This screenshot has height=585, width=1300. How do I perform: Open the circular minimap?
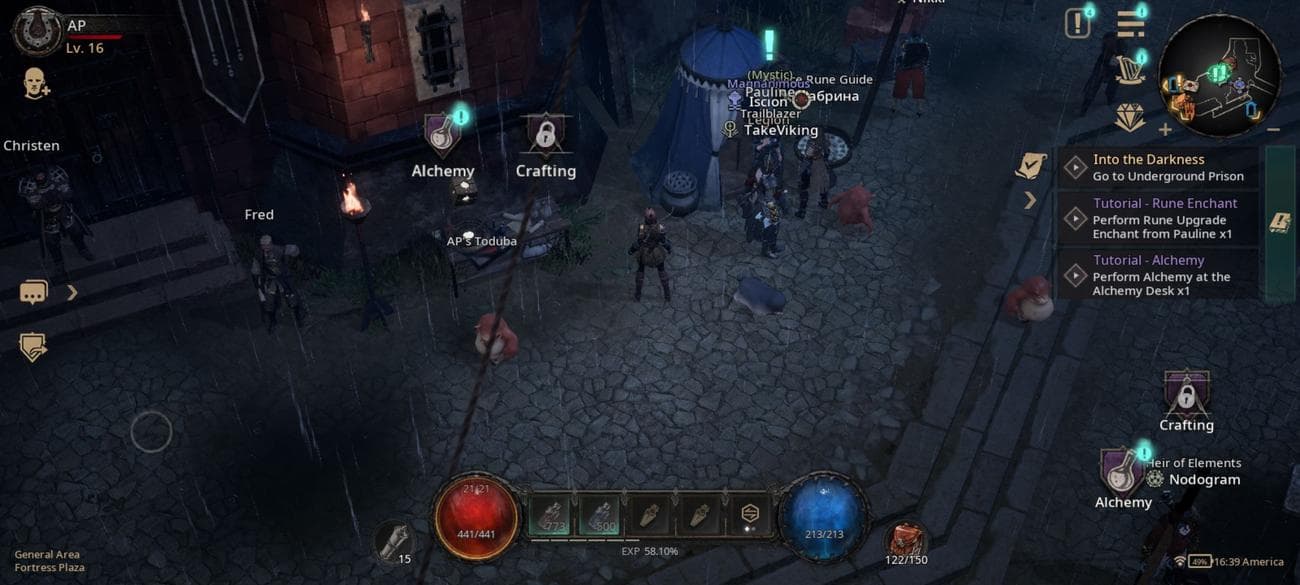click(x=1219, y=75)
